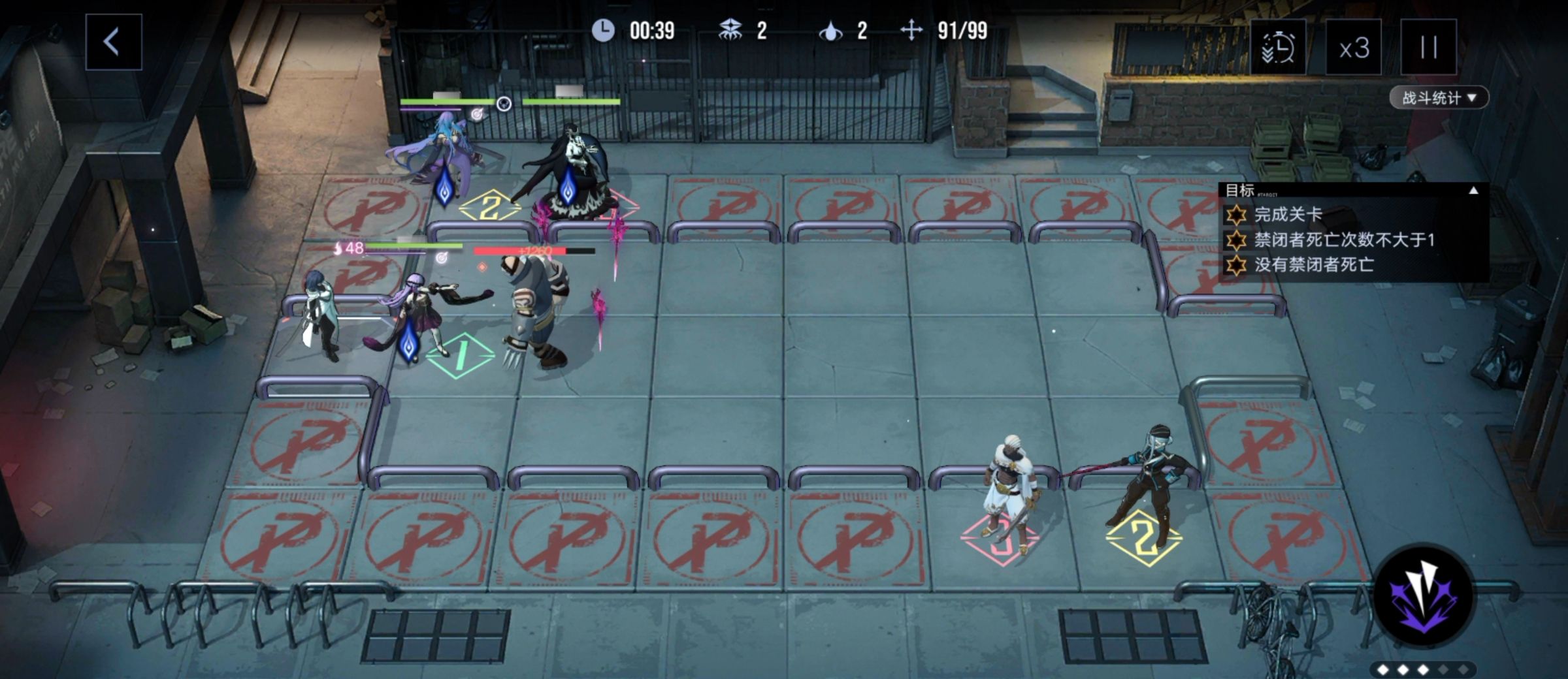This screenshot has height=679, width=1568.
Task: Go back using the top-left arrow
Action: 113,42
